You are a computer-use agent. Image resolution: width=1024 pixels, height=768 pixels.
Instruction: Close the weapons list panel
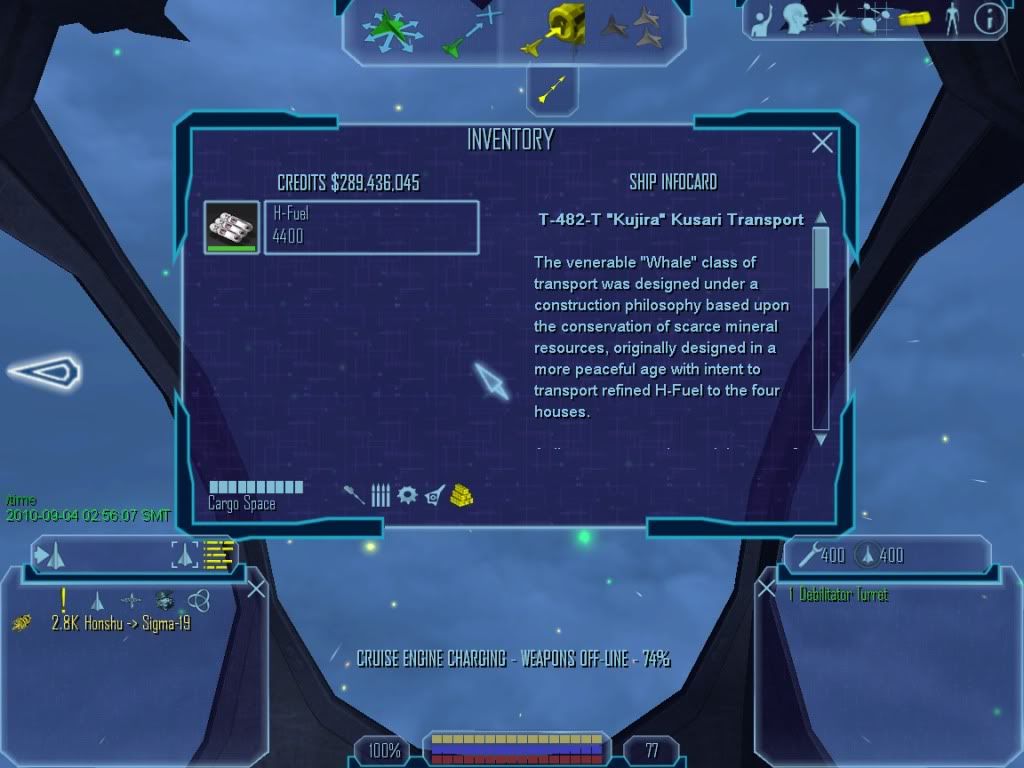767,589
